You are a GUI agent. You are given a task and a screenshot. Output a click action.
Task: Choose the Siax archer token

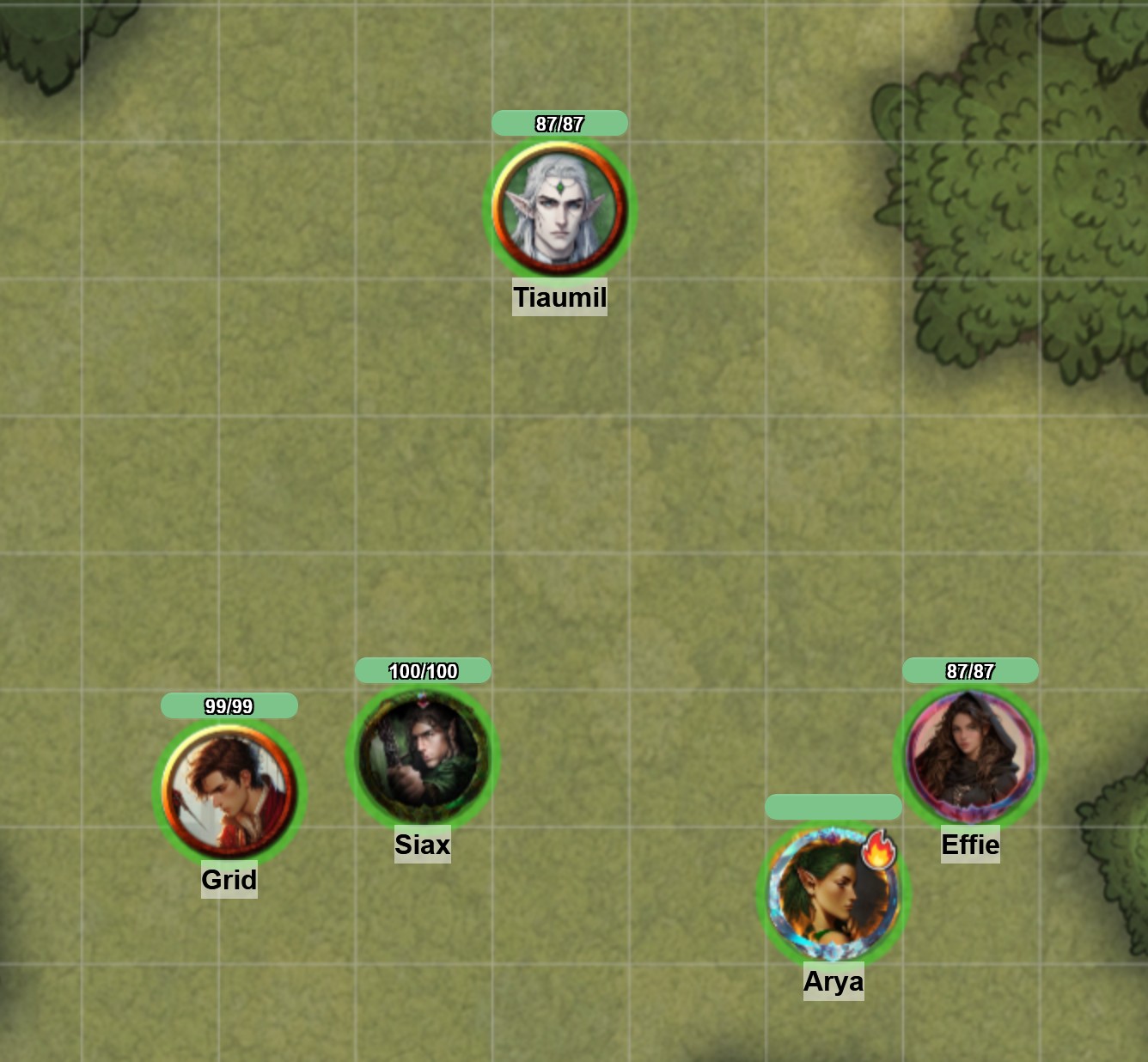click(x=423, y=756)
